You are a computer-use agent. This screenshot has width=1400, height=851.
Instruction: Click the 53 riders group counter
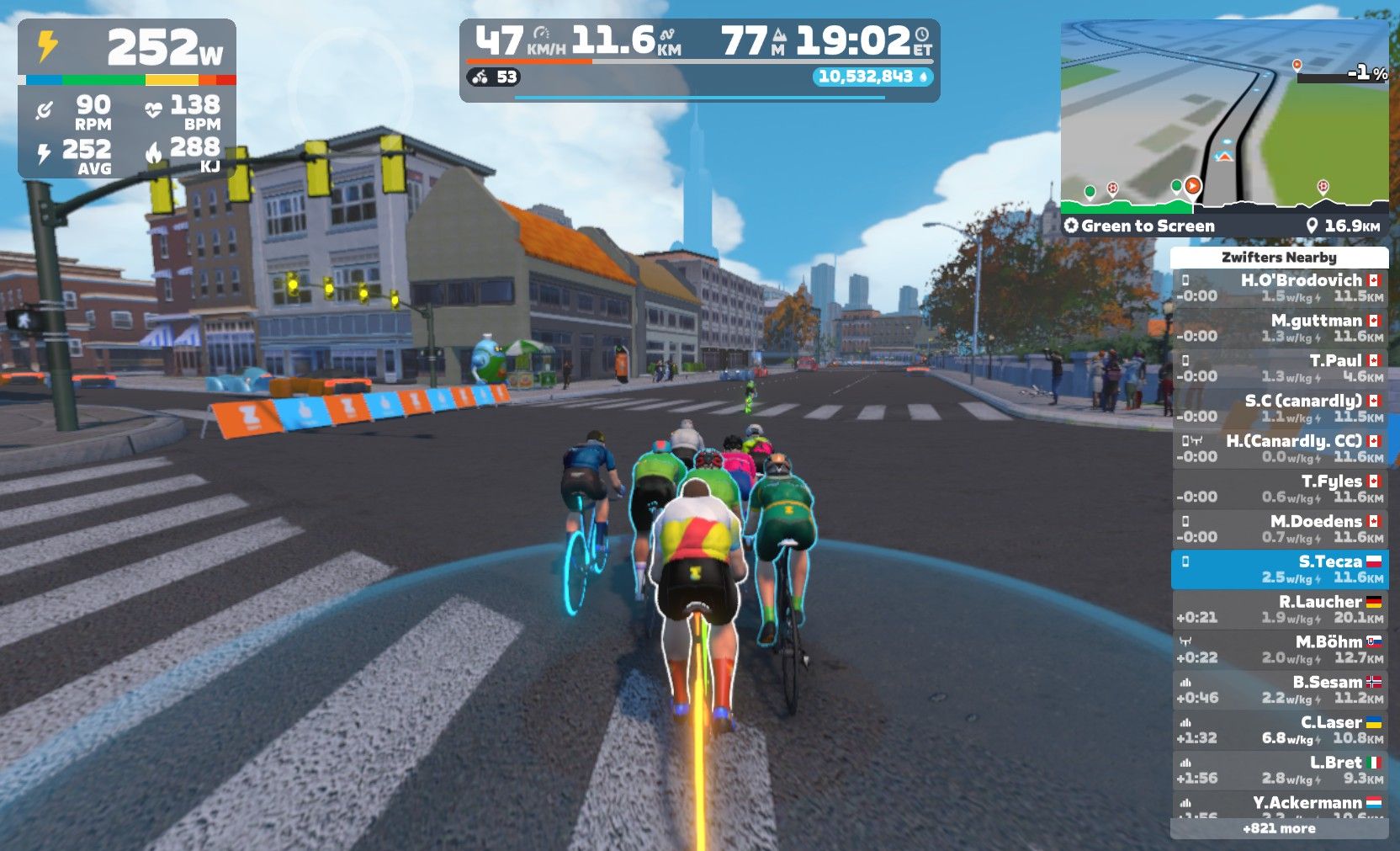coord(495,77)
